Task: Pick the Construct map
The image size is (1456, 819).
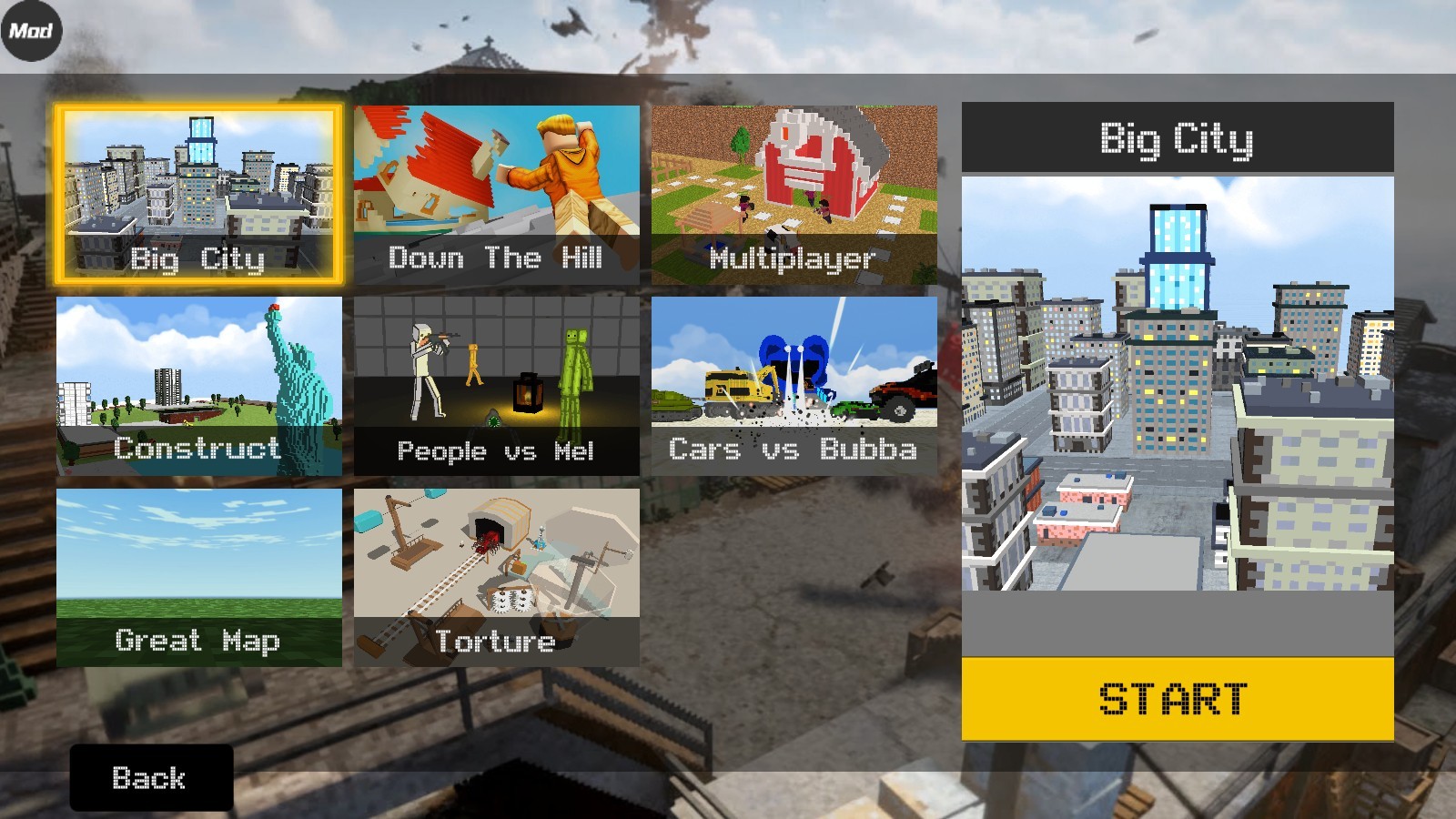Action: click(x=198, y=386)
